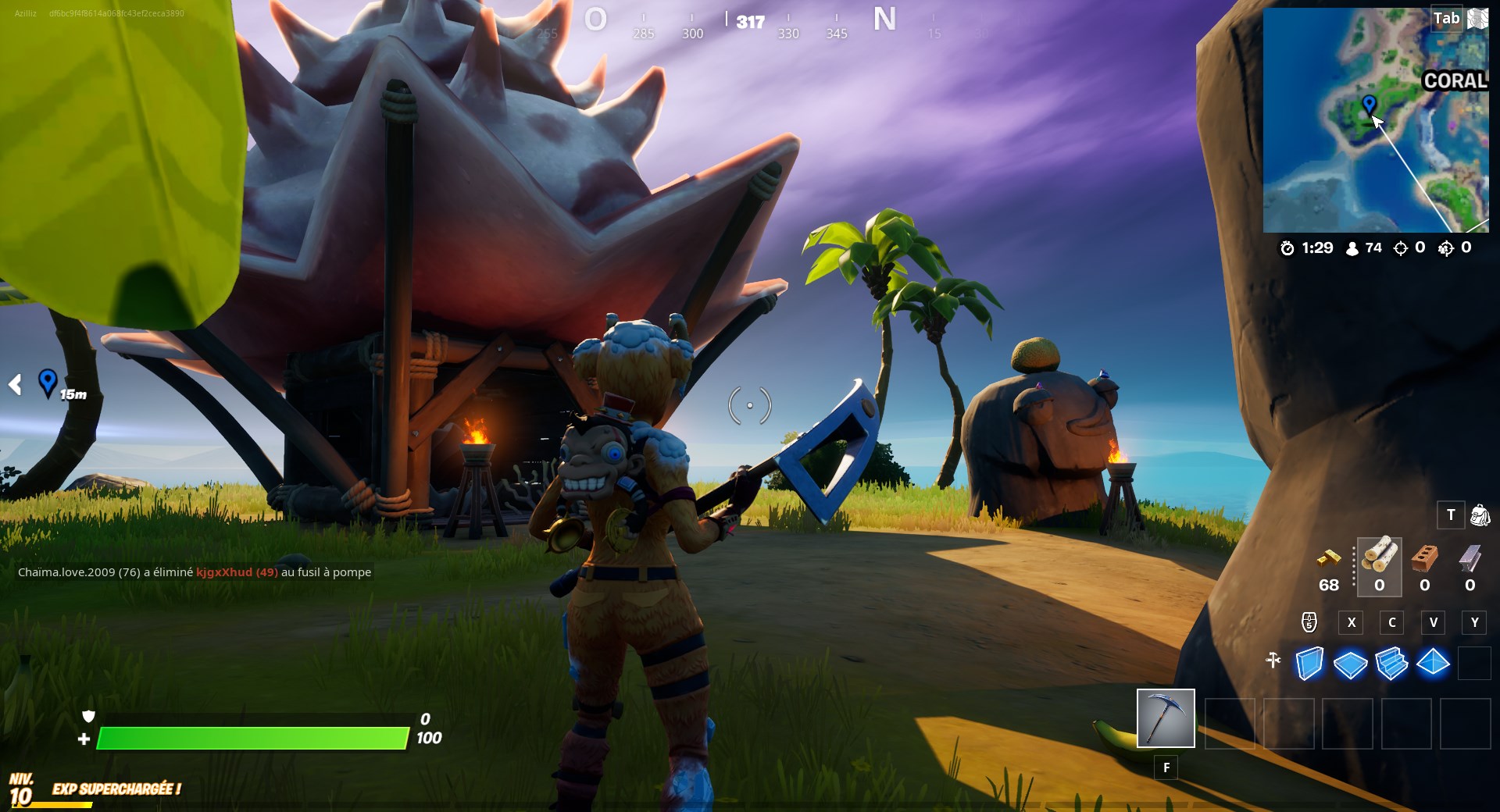Image resolution: width=1500 pixels, height=812 pixels.
Task: Click the backpack icon next to Tab
Action: pyautogui.click(x=1478, y=19)
